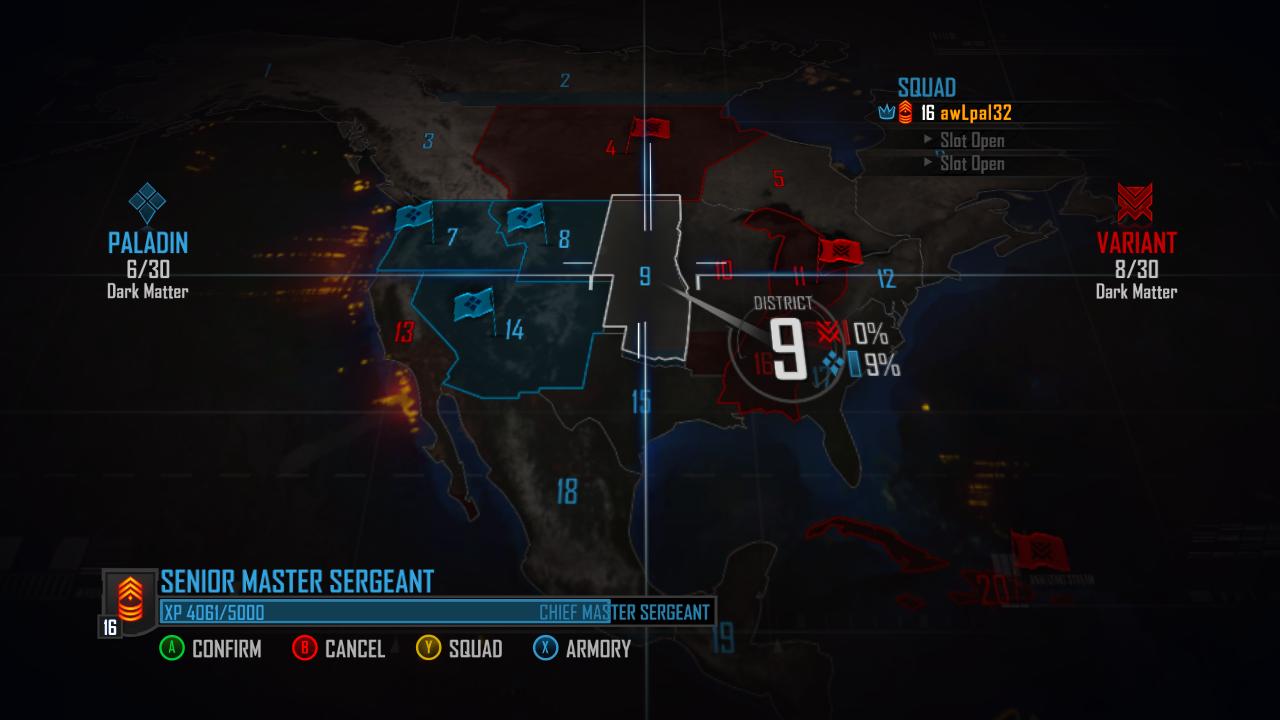Select the Variant faction emblem
Viewport: 1280px width, 720px height.
click(1136, 201)
